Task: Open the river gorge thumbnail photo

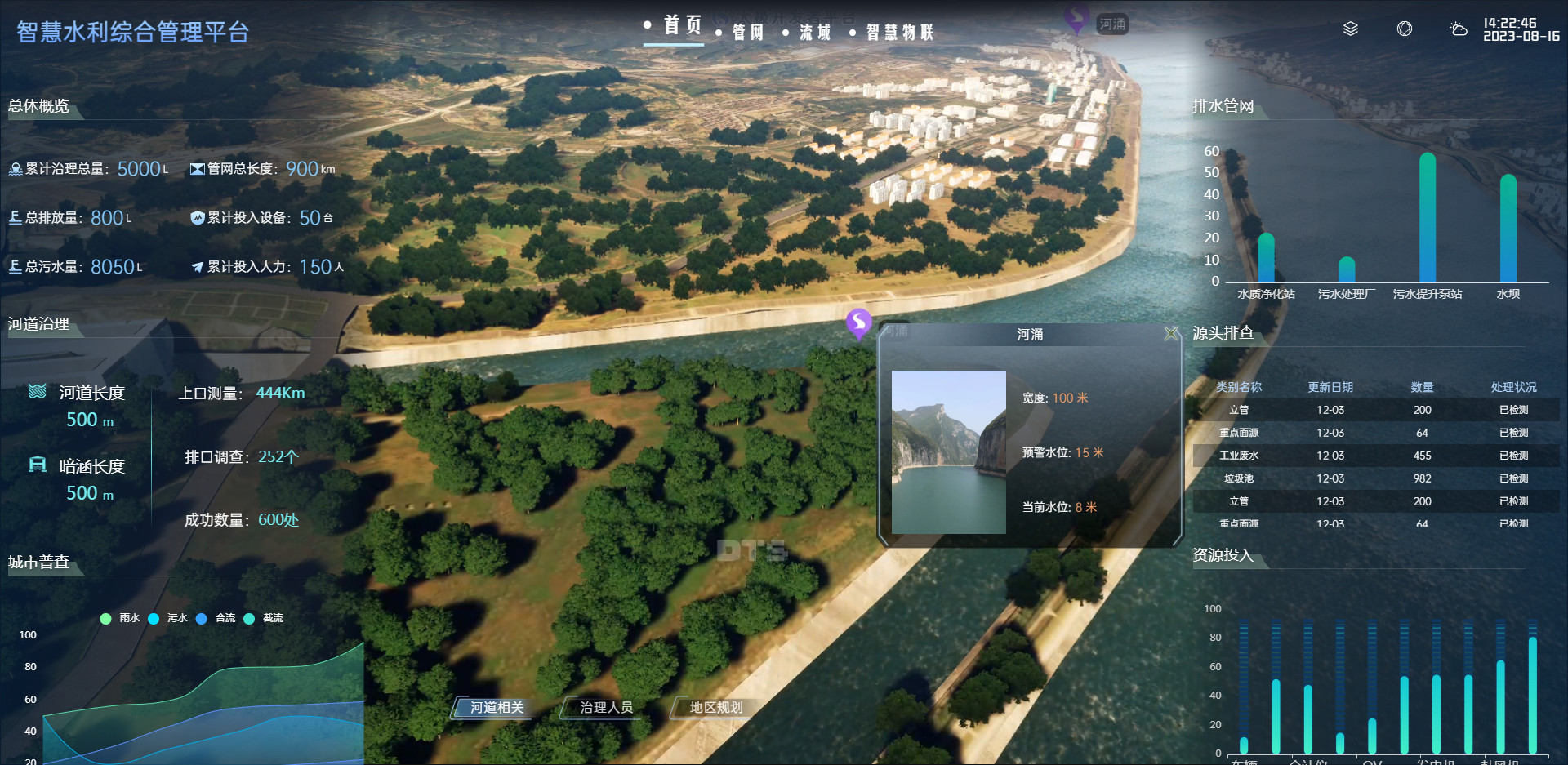Action: (948, 451)
